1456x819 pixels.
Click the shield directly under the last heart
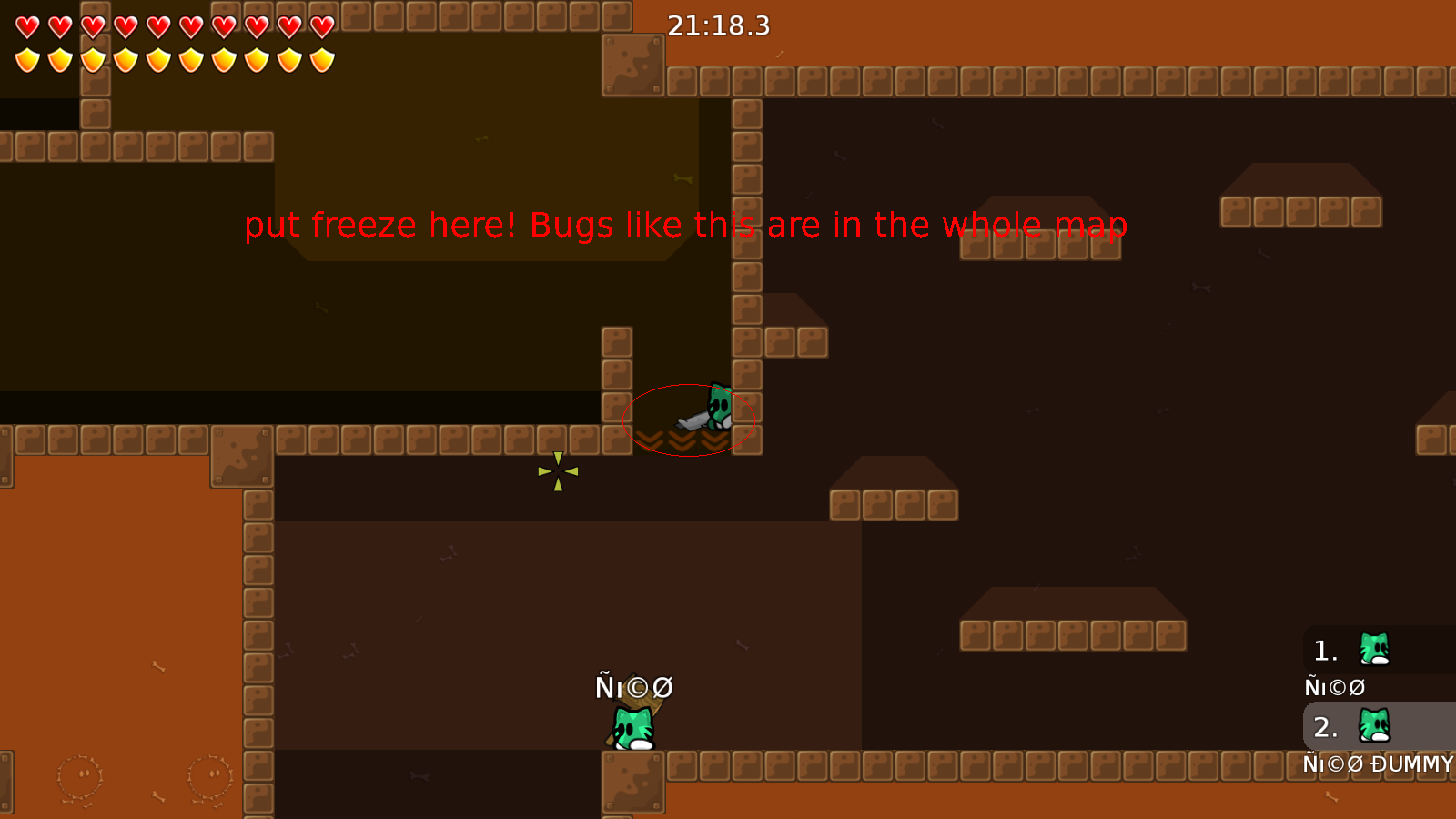pyautogui.click(x=320, y=59)
